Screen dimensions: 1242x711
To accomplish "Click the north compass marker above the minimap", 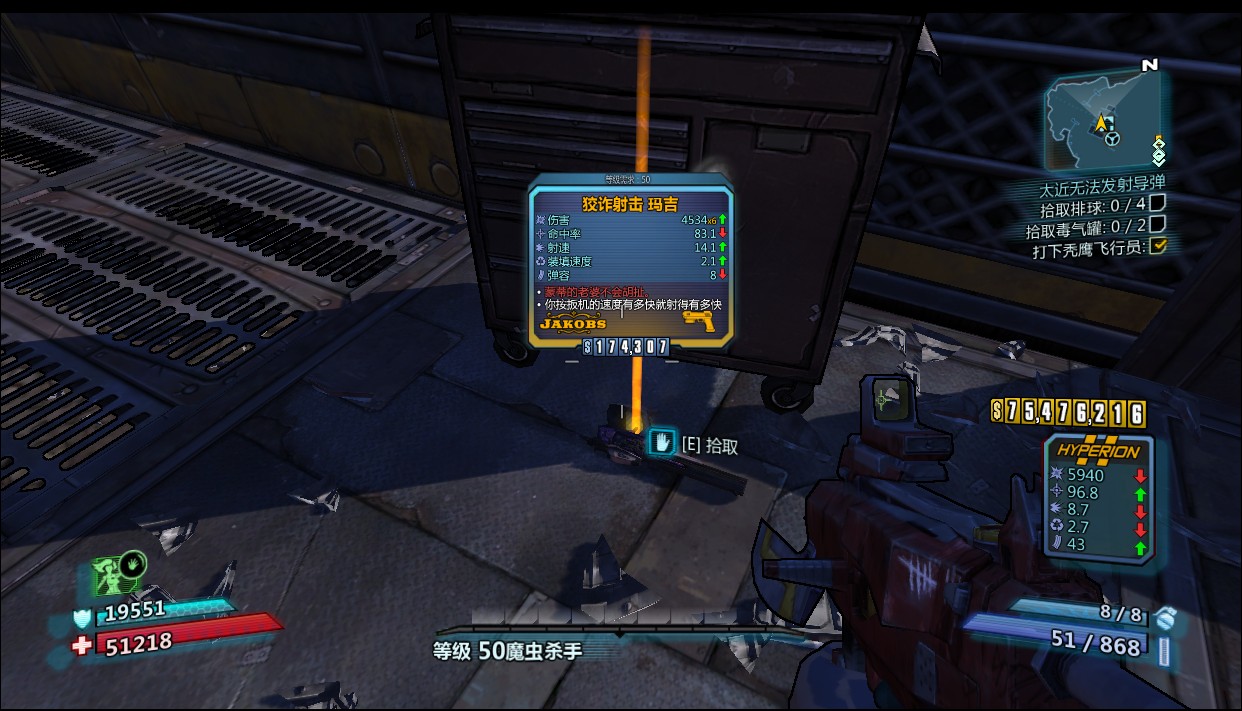I will coord(1149,65).
